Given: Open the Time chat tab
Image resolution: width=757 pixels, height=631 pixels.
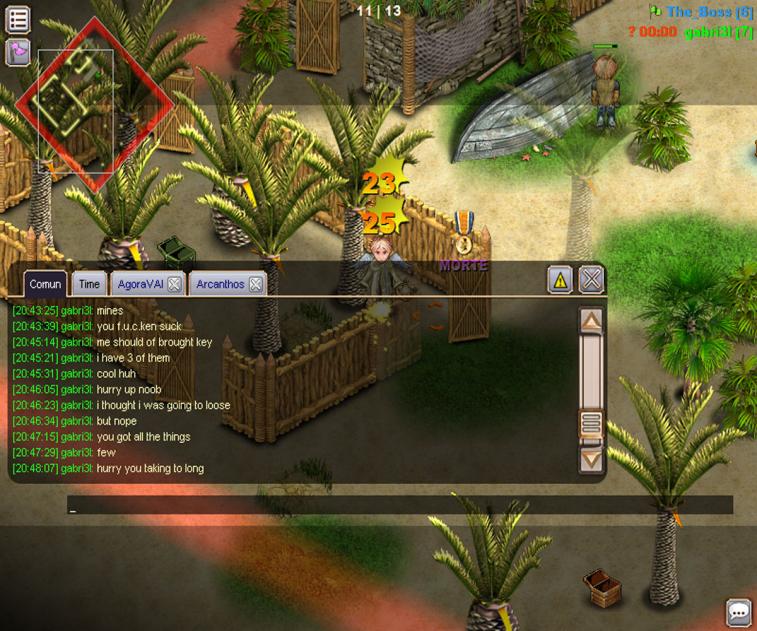Looking at the screenshot, I should 89,284.
